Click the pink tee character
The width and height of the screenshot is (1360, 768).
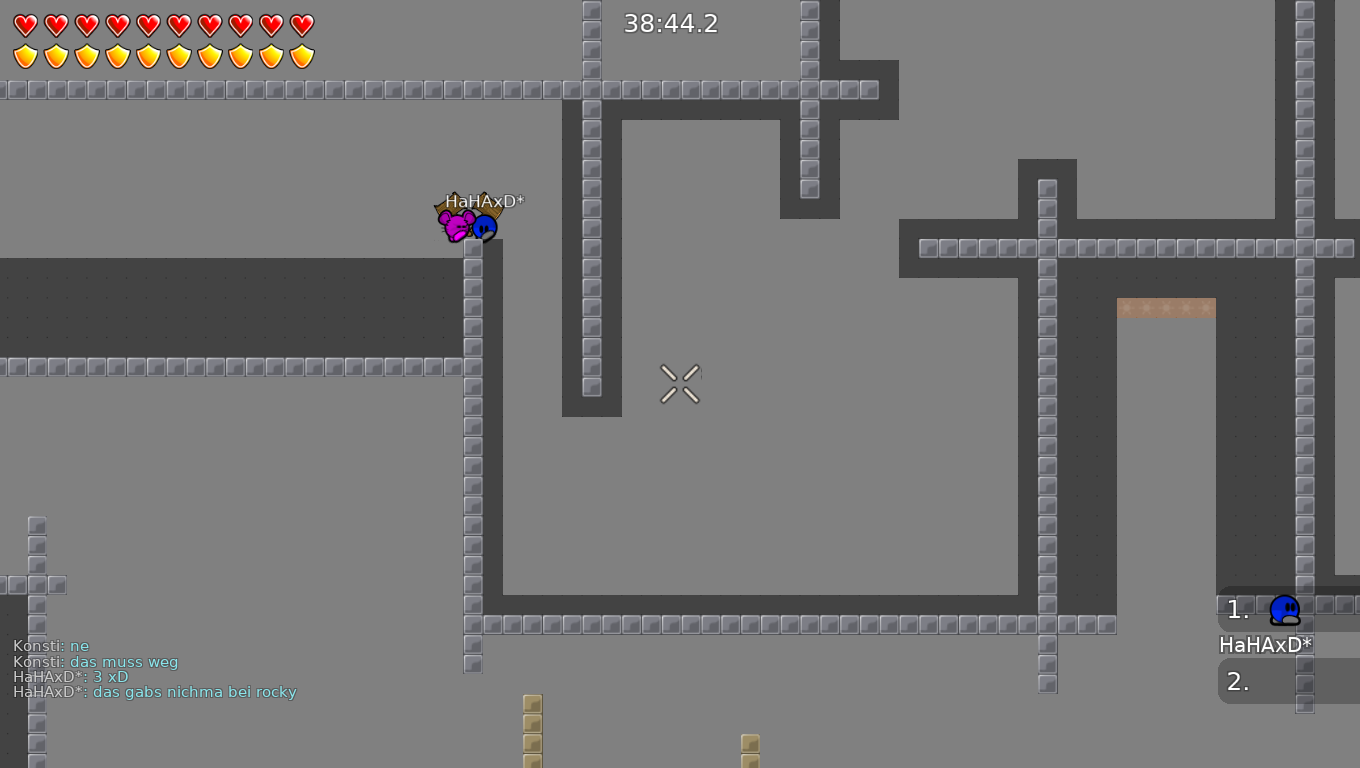point(456,226)
